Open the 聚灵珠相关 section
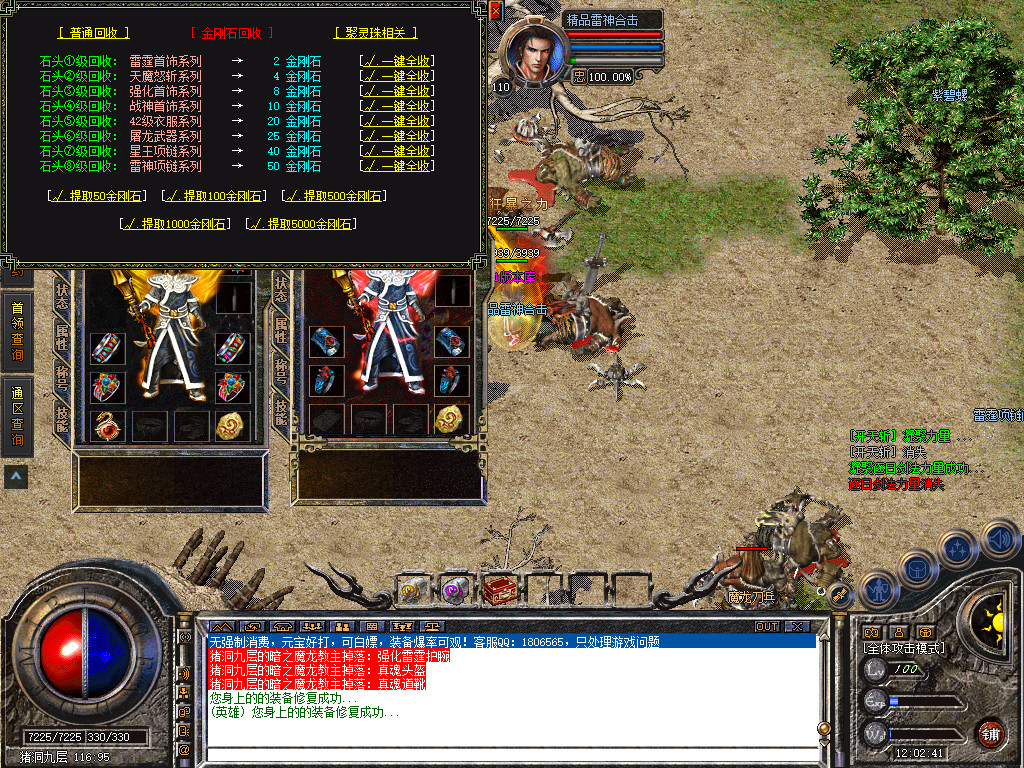Screen dimensions: 1024x768 coord(377,32)
